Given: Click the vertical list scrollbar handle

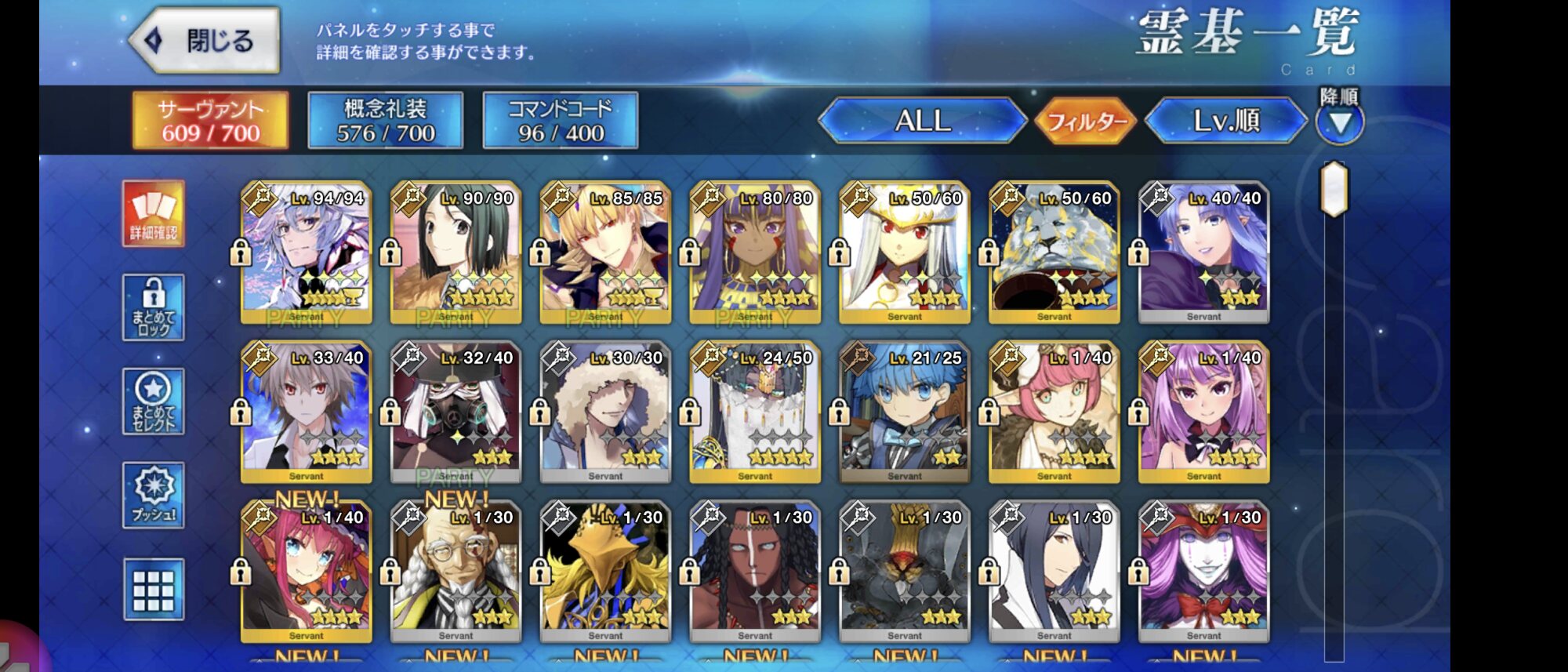Looking at the screenshot, I should (x=1334, y=189).
